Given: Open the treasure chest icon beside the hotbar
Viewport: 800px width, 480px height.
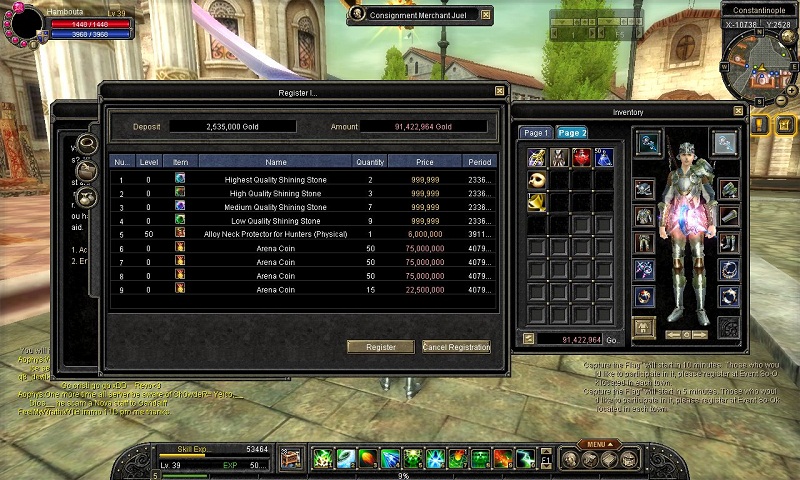Looking at the screenshot, I should pyautogui.click(x=290, y=459).
